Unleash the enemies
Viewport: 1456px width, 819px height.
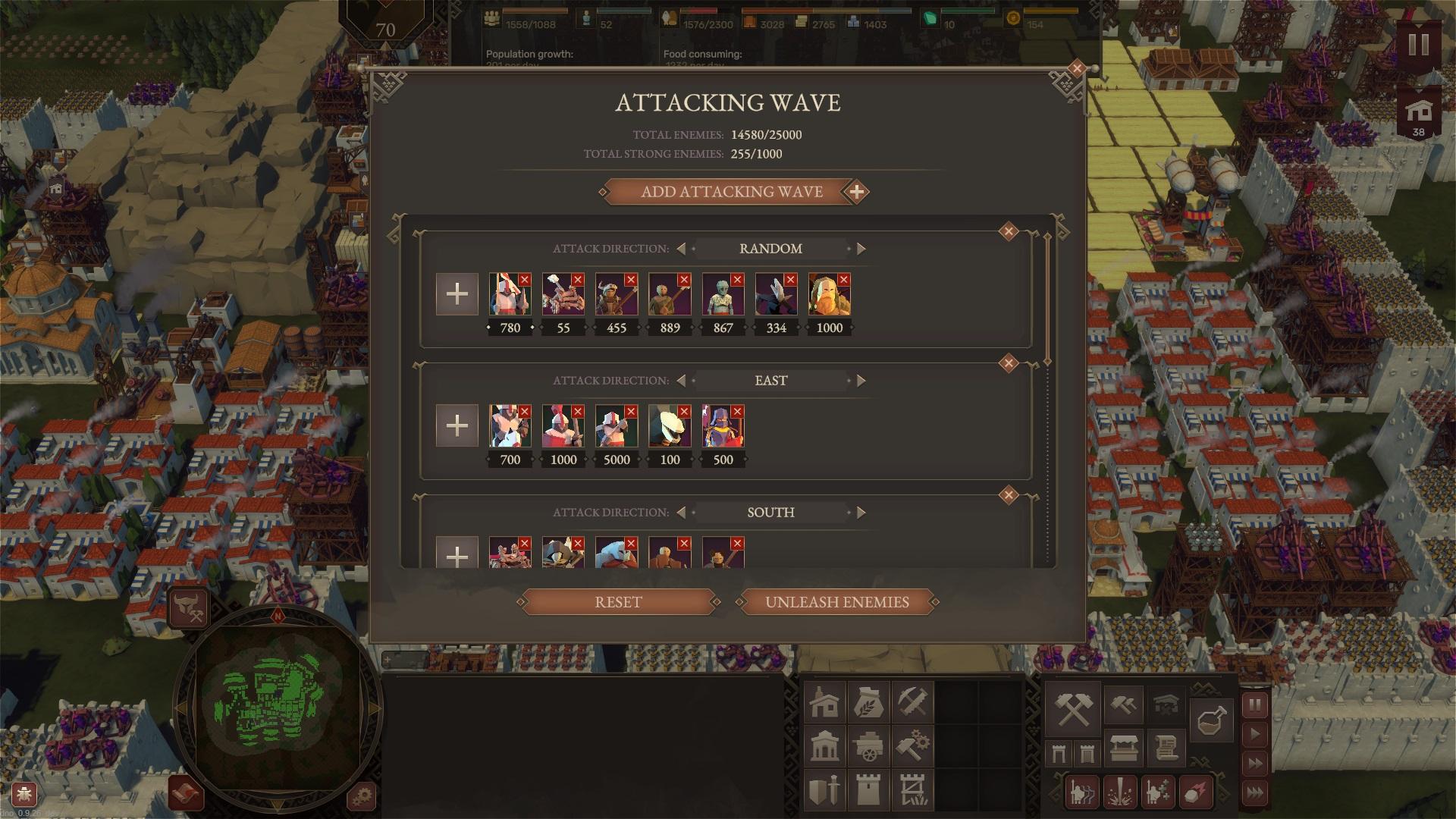pos(836,602)
